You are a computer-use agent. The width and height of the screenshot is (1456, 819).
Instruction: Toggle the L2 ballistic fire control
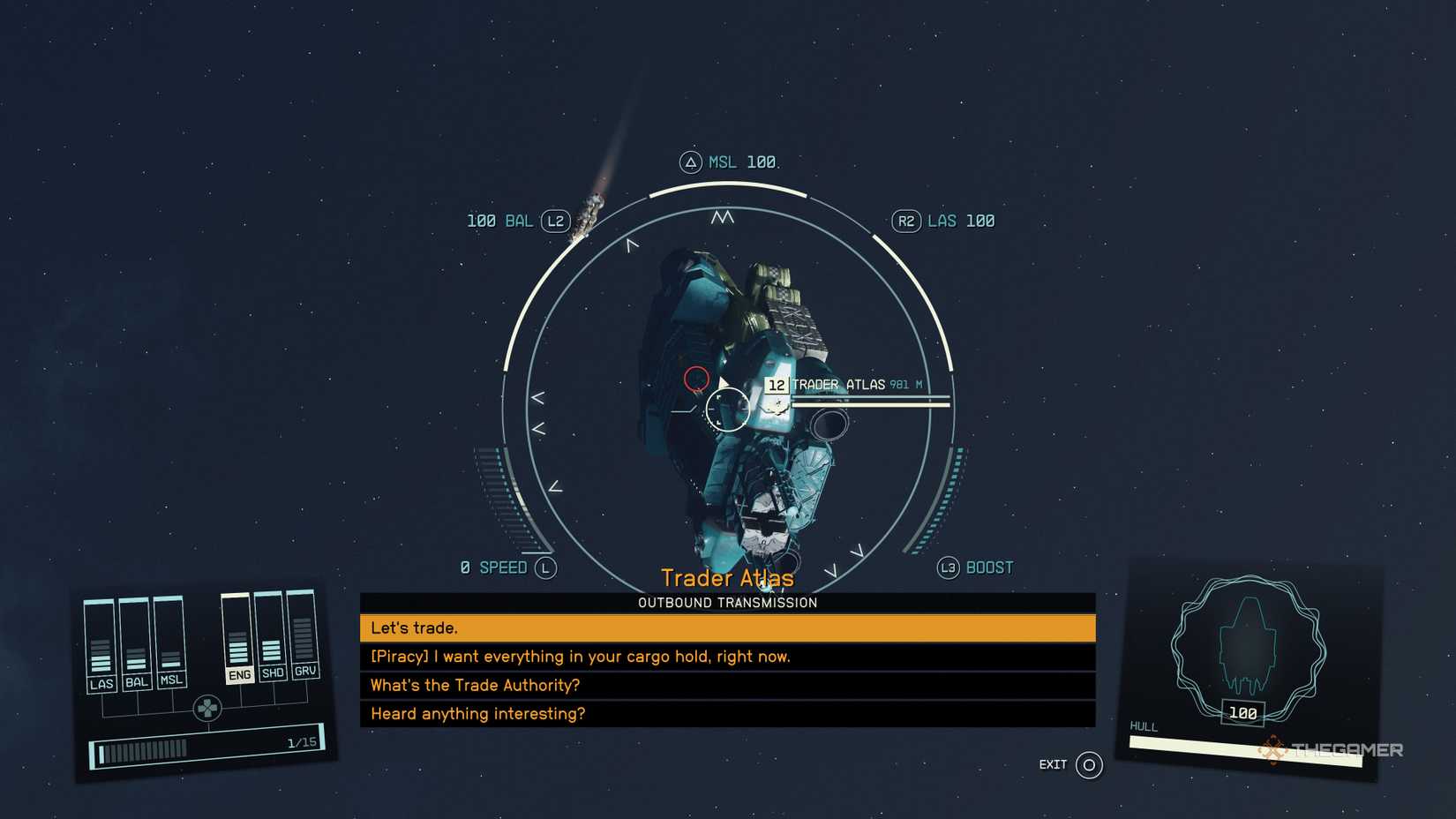pos(555,222)
